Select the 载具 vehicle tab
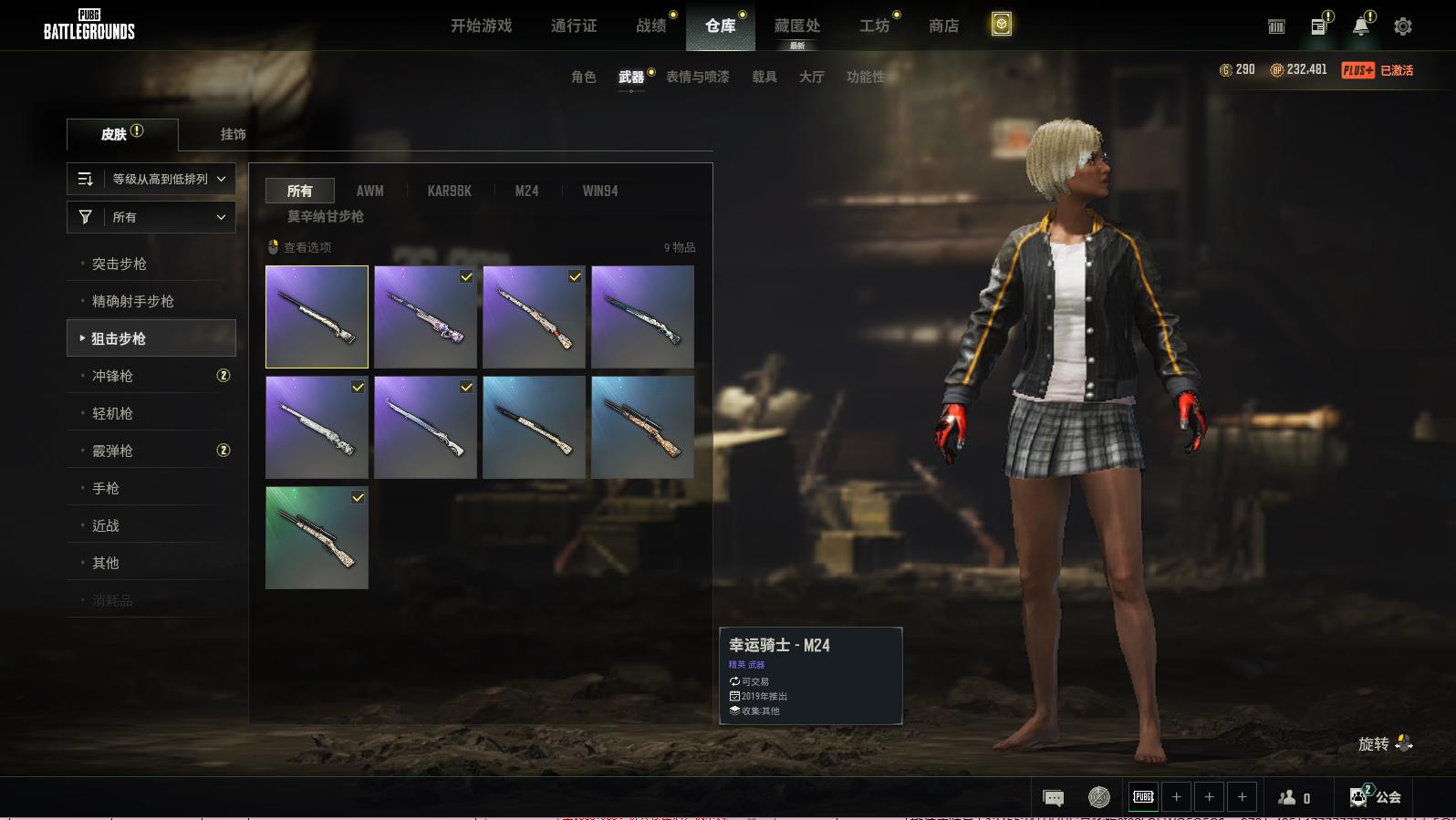Viewport: 1456px width, 820px height. pos(764,77)
